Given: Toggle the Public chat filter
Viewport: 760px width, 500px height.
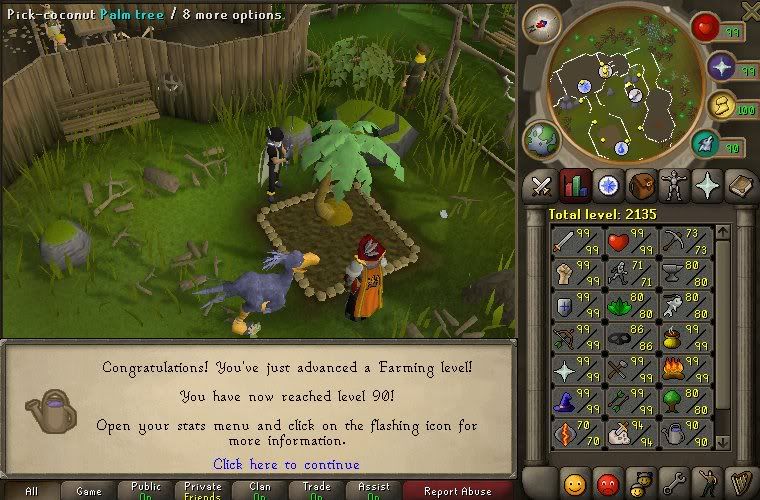Looking at the screenshot, I should [147, 491].
